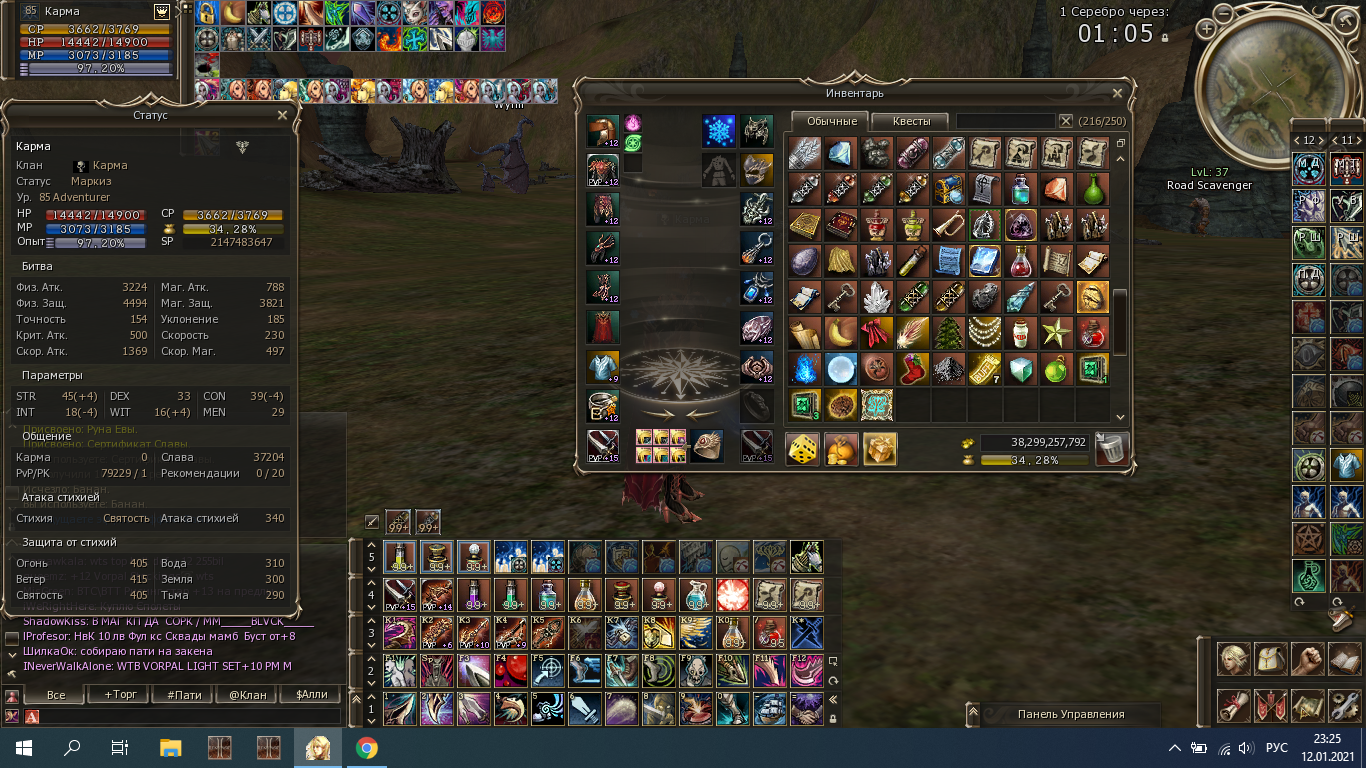Click the yellow weight gauge showing 34,28%
This screenshot has height=768, width=1366.
click(1035, 459)
